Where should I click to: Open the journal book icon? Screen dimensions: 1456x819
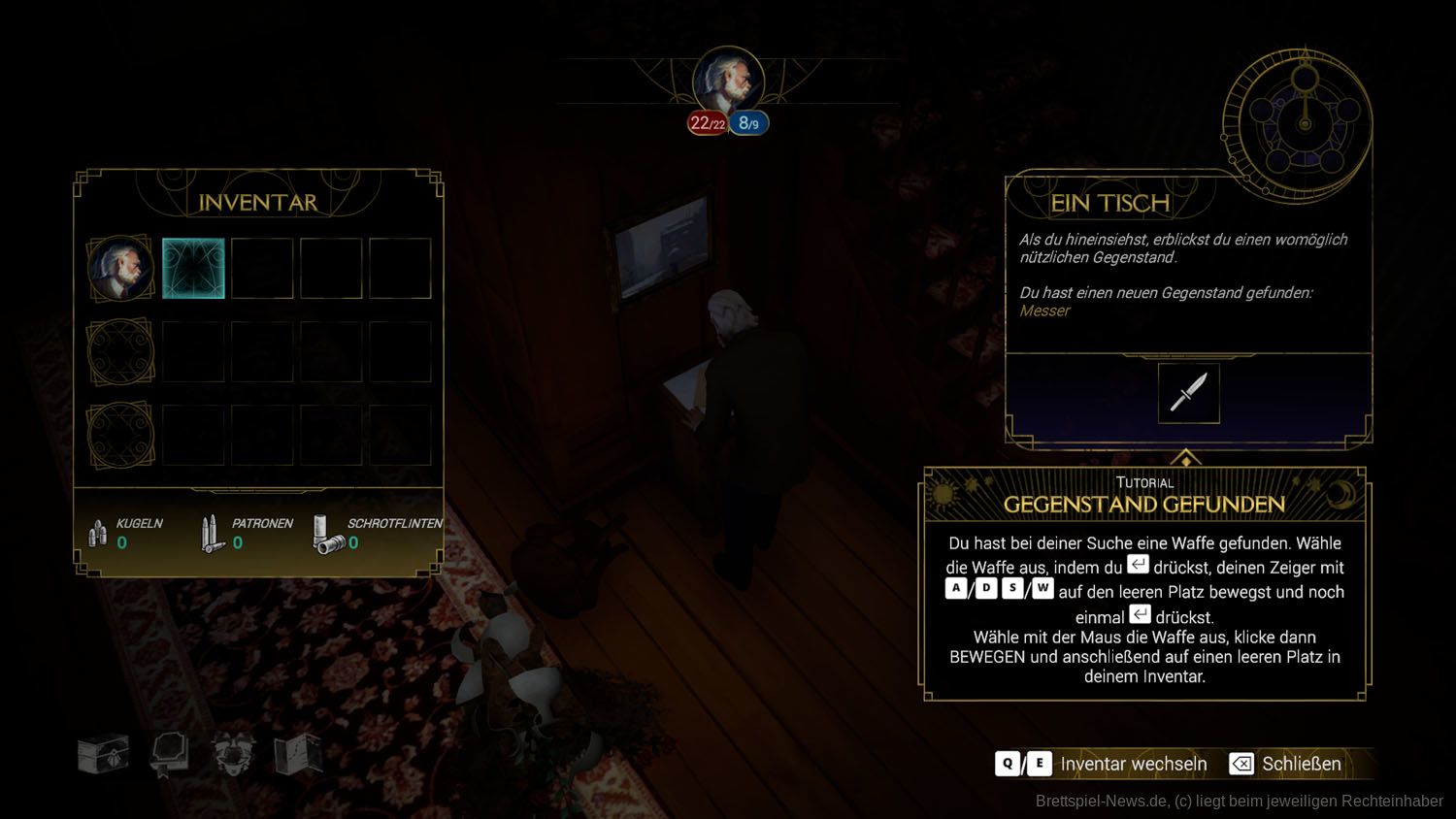coord(168,754)
